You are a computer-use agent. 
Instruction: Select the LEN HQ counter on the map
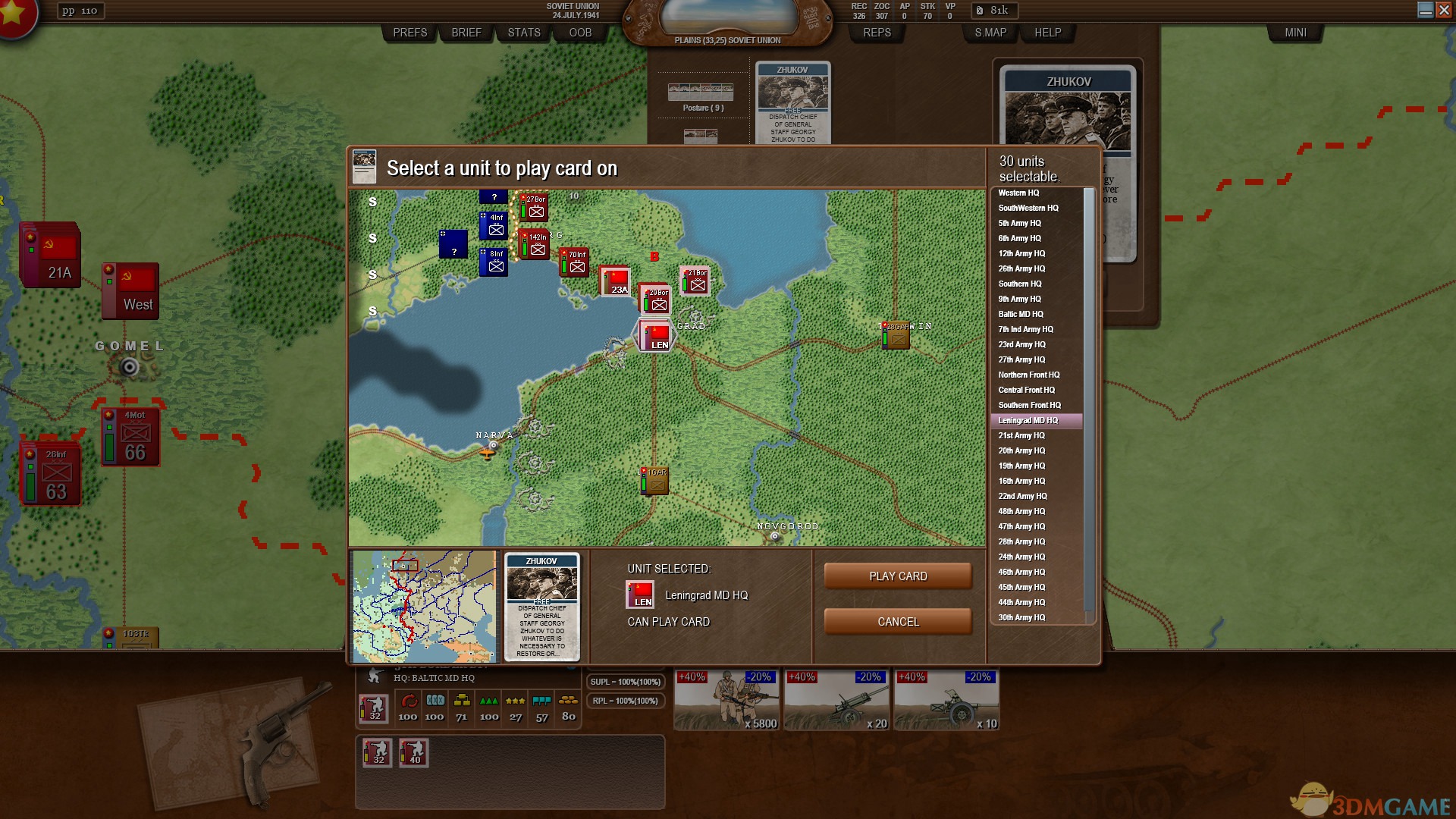click(x=654, y=335)
